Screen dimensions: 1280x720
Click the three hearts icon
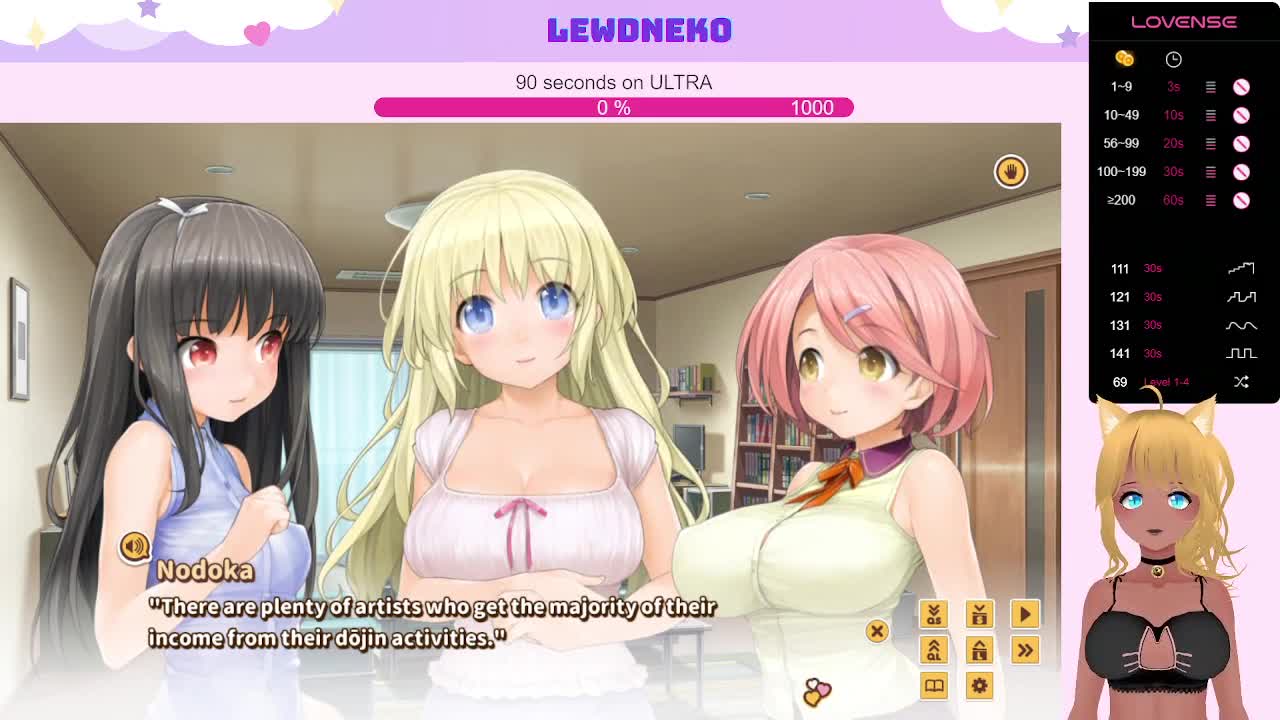pos(816,691)
